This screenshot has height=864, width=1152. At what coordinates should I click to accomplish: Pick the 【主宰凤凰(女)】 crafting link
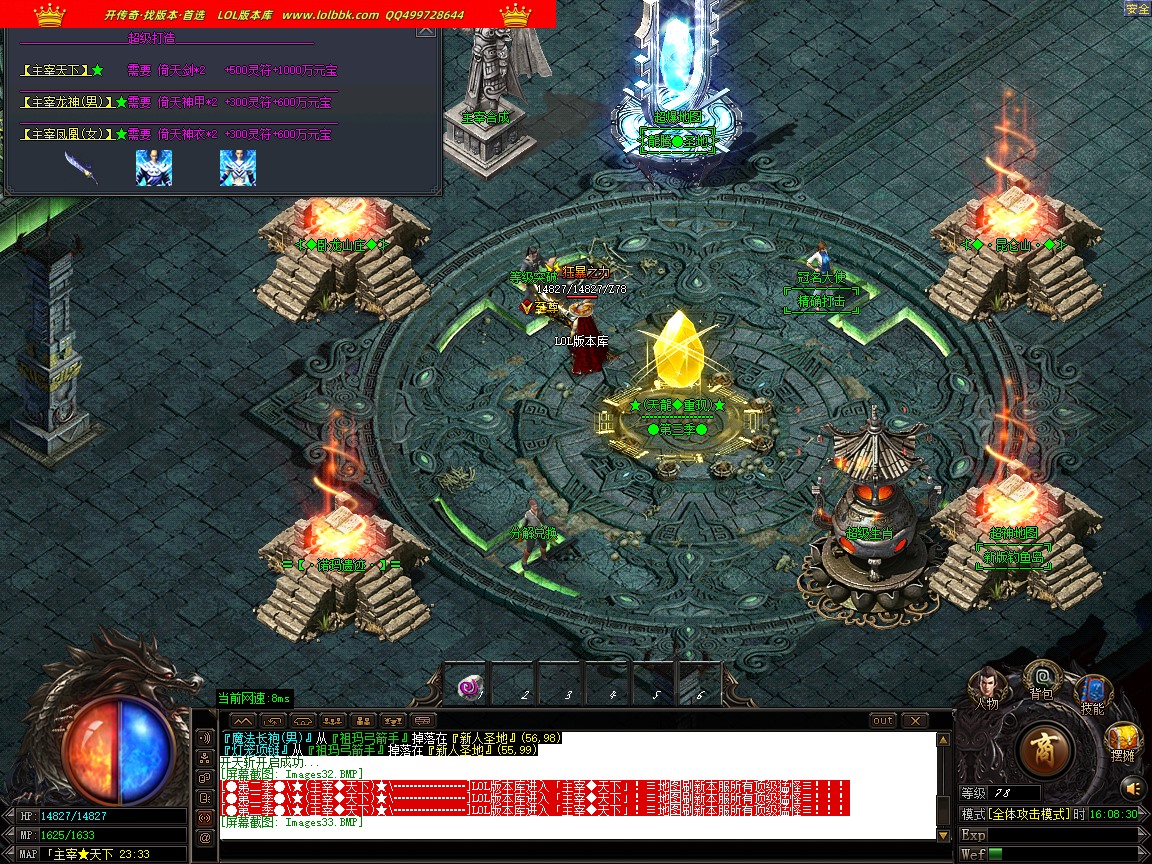68,134
